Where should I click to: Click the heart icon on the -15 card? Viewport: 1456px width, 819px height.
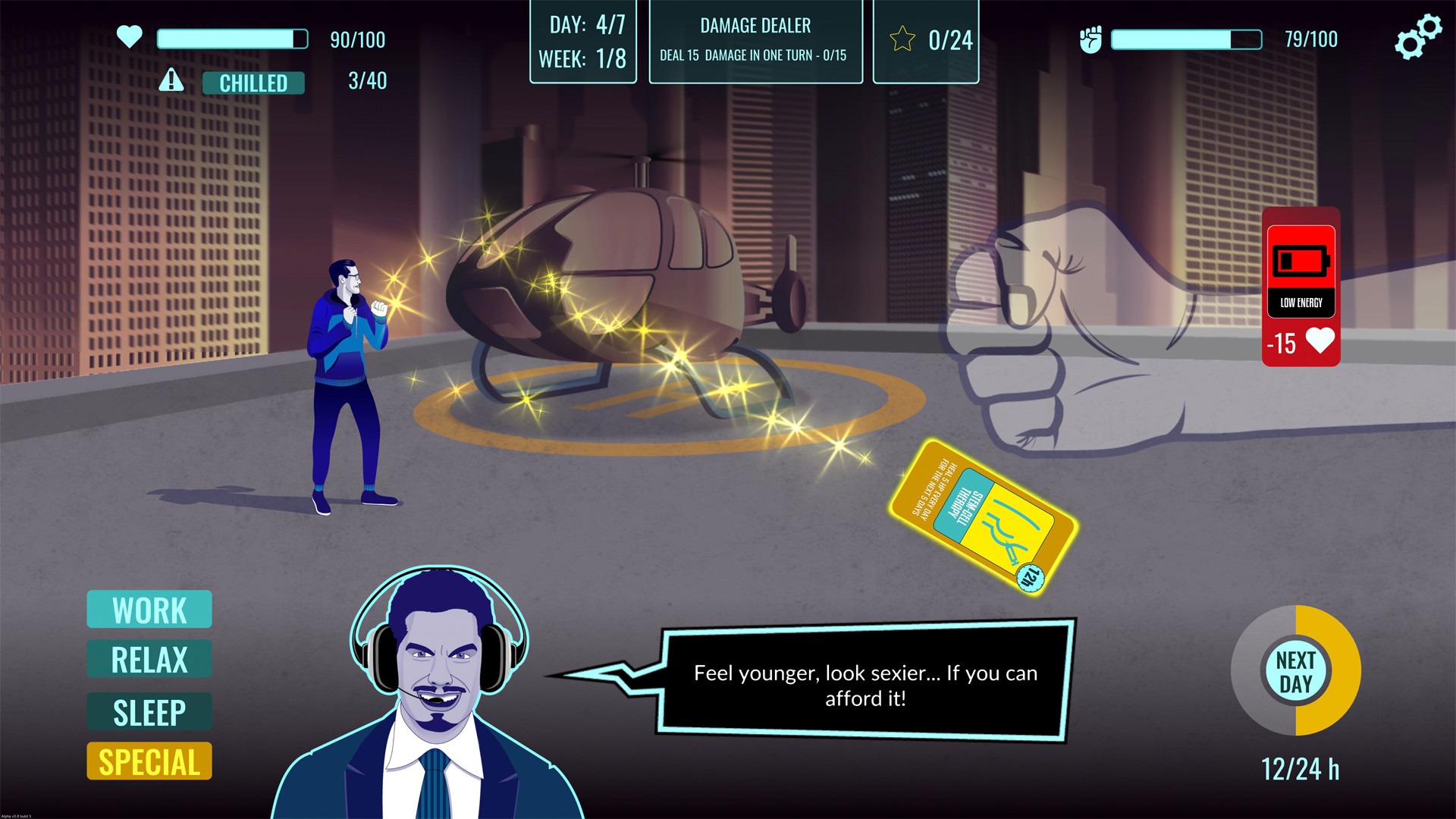[1319, 343]
